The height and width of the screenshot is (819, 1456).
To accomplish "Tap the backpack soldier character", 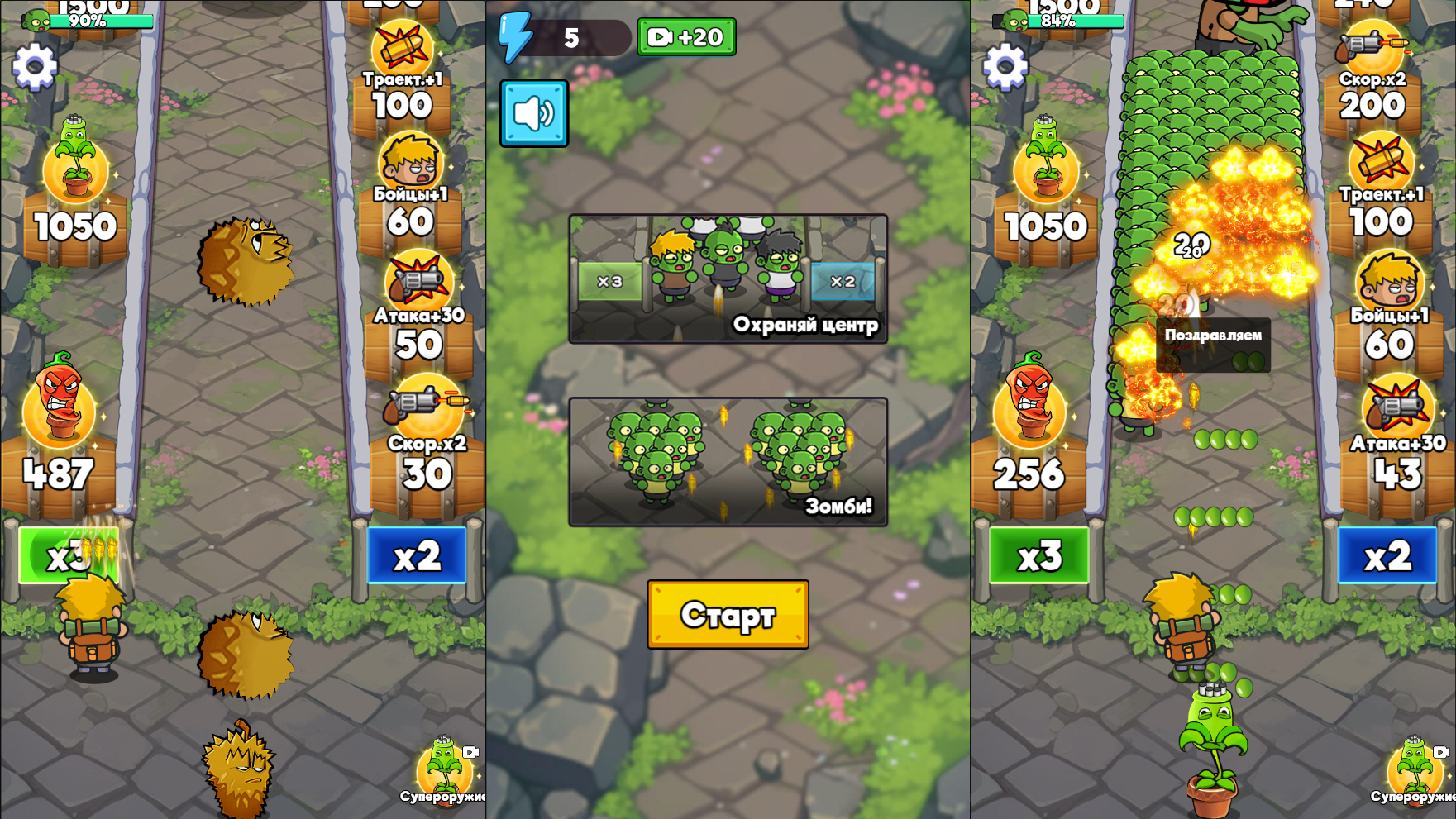I will tap(91, 636).
